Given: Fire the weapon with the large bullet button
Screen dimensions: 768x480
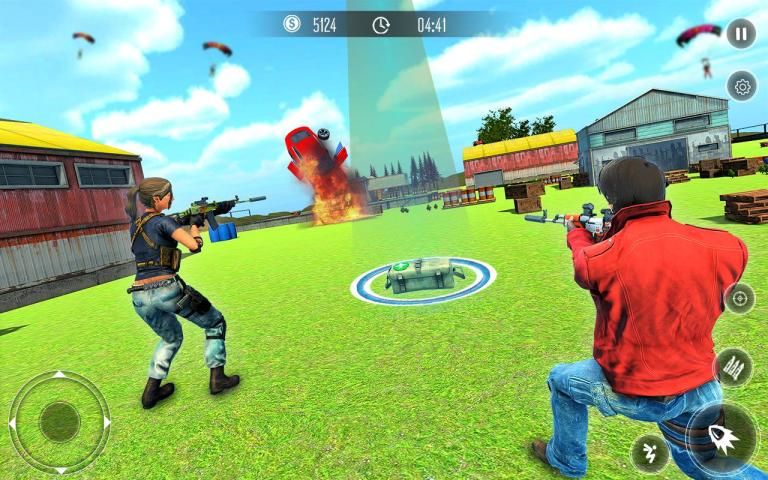Looking at the screenshot, I should [722, 436].
